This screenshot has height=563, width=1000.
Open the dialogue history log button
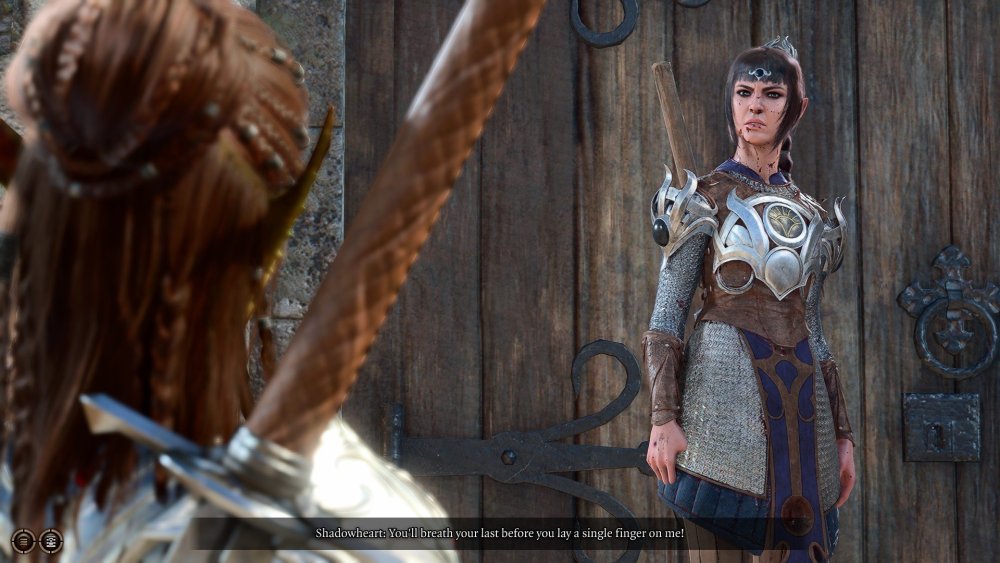click(x=23, y=541)
